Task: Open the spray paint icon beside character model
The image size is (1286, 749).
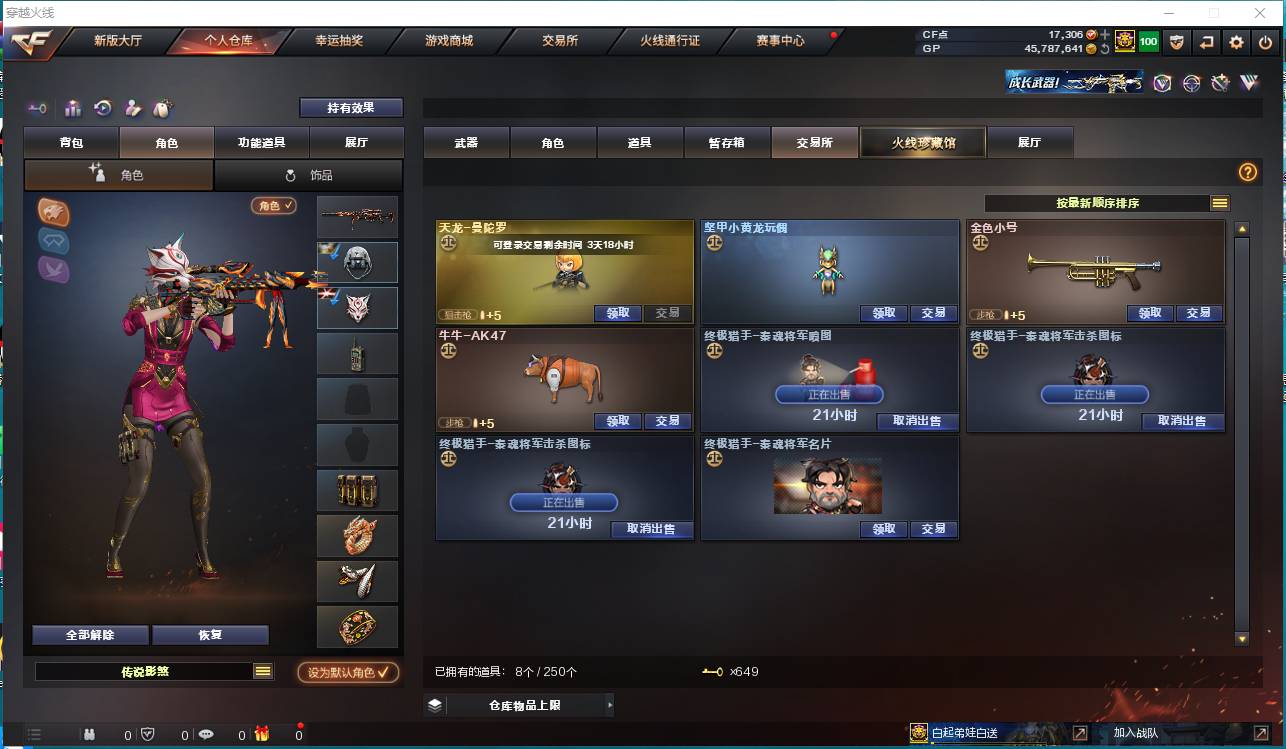Action: [x=53, y=212]
